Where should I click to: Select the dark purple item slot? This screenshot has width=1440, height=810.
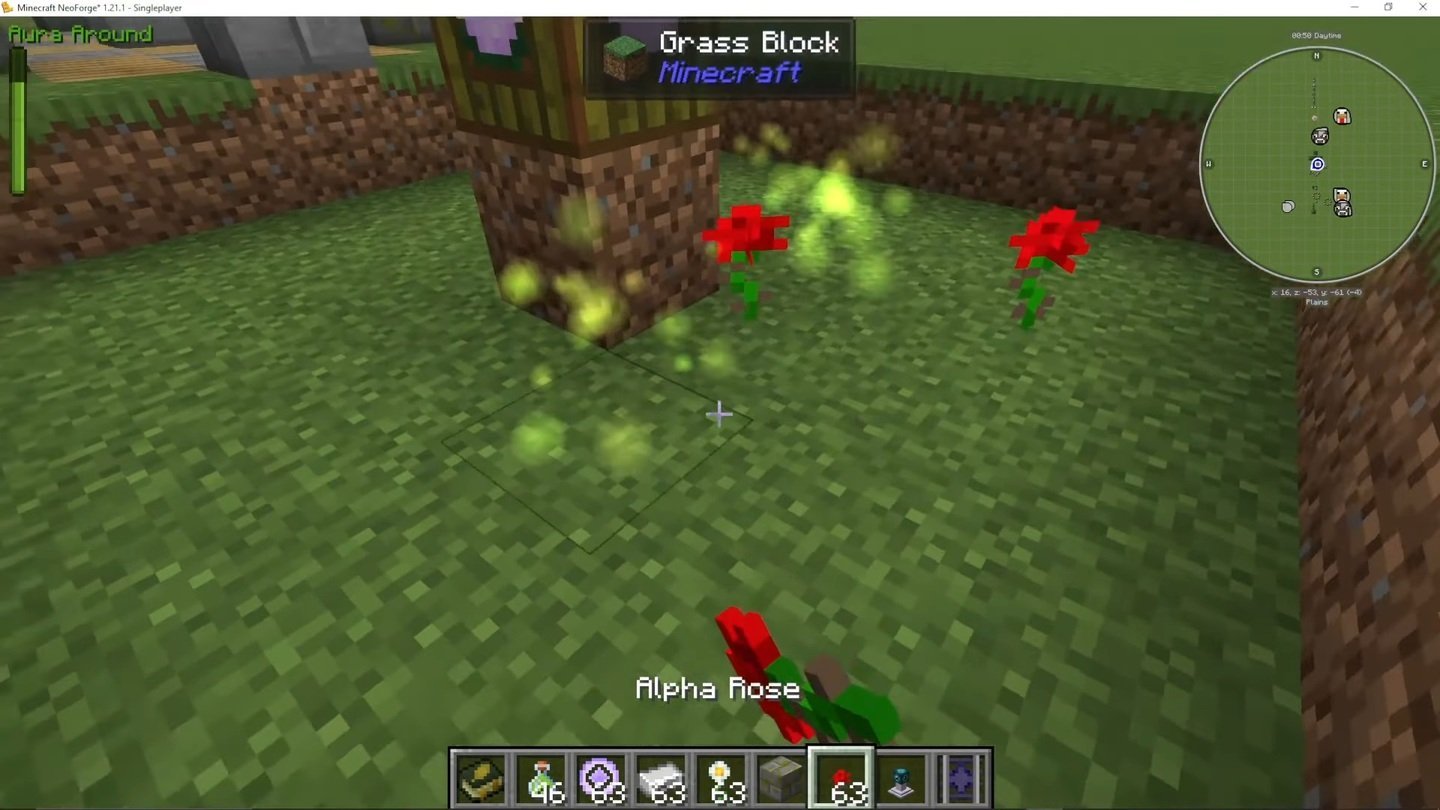pyautogui.click(x=961, y=778)
